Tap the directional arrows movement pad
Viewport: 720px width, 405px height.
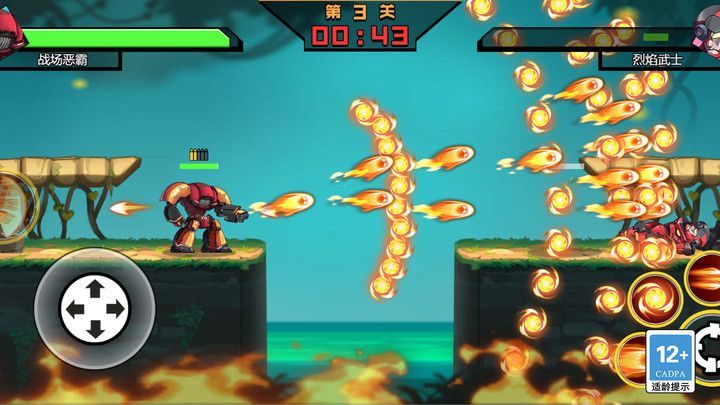pos(94,308)
